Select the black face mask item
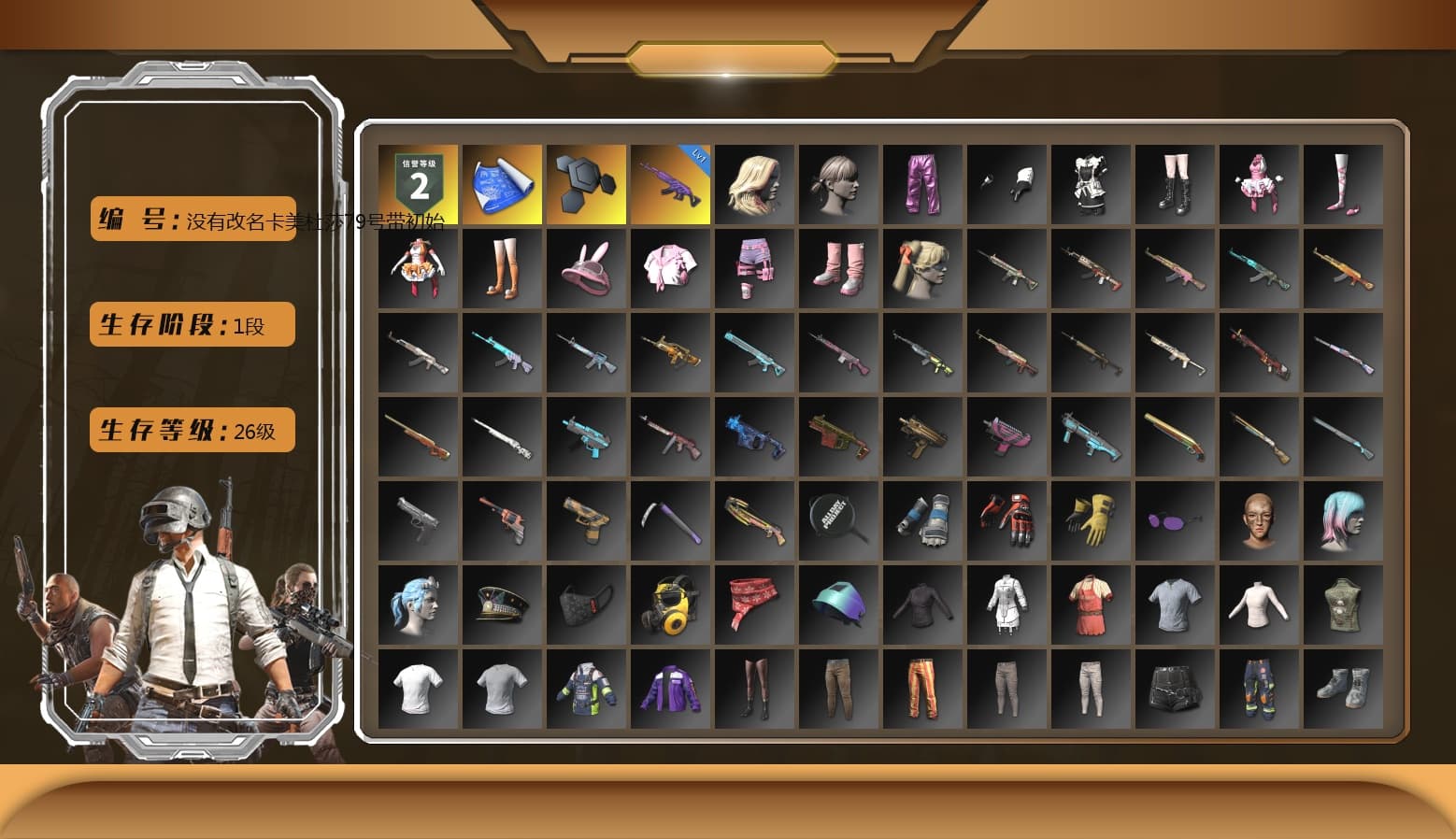The height and width of the screenshot is (839, 1456). (x=585, y=603)
